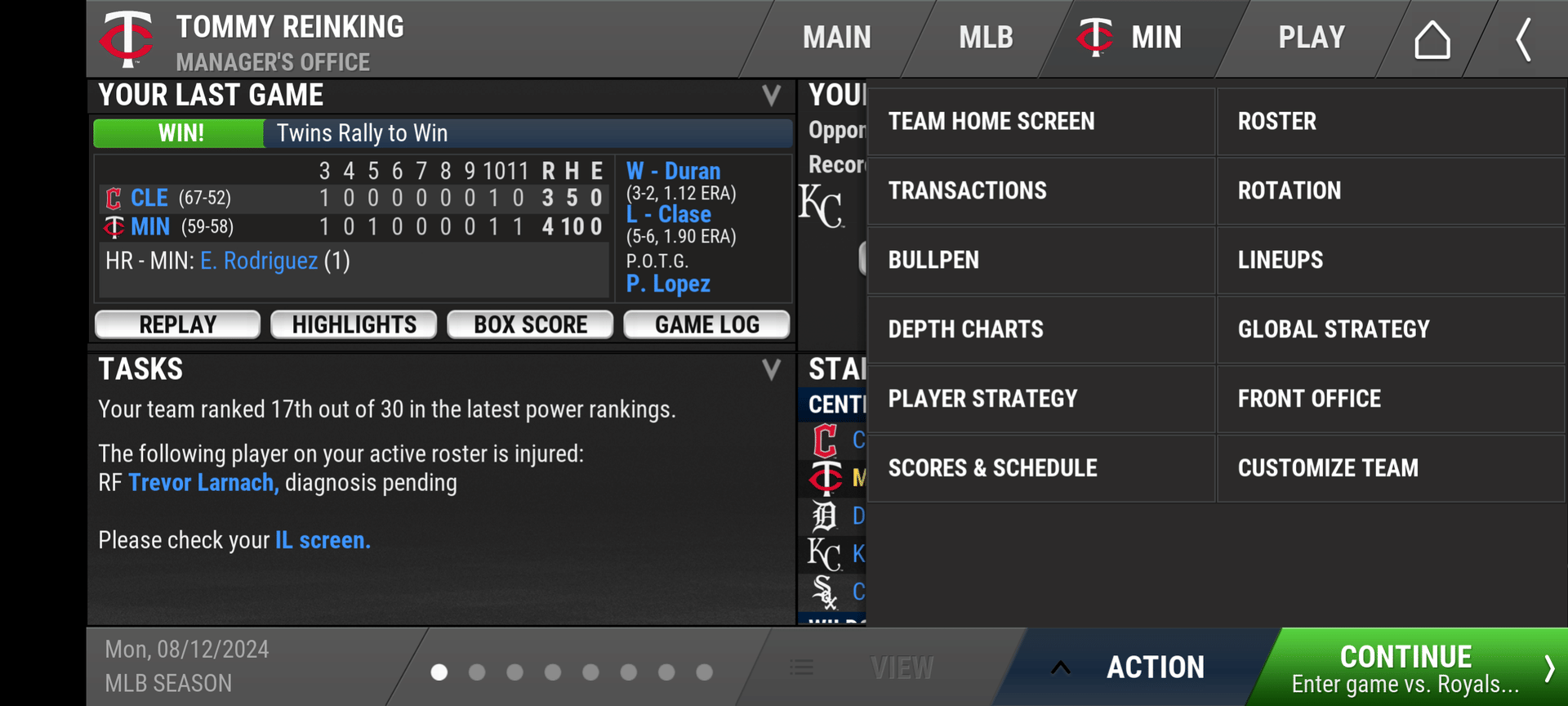
Task: Open the Front Office entry
Action: 1390,400
